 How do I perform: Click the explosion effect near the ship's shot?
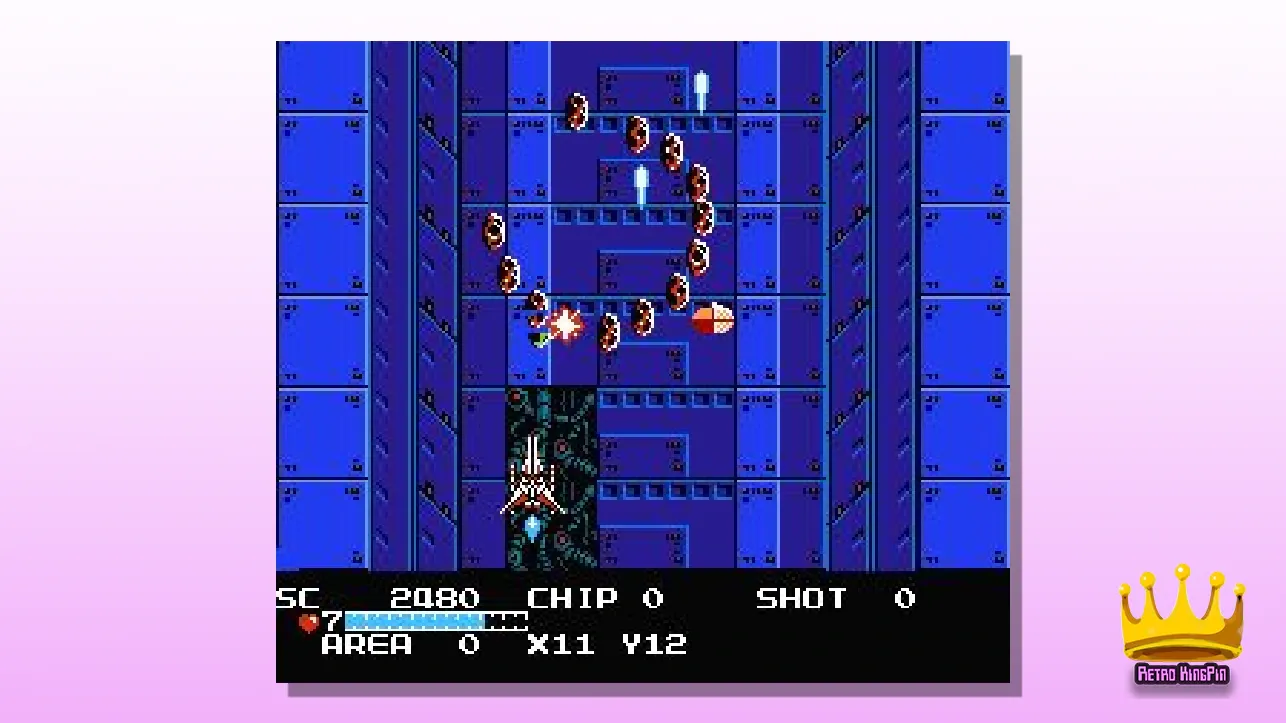tap(565, 322)
